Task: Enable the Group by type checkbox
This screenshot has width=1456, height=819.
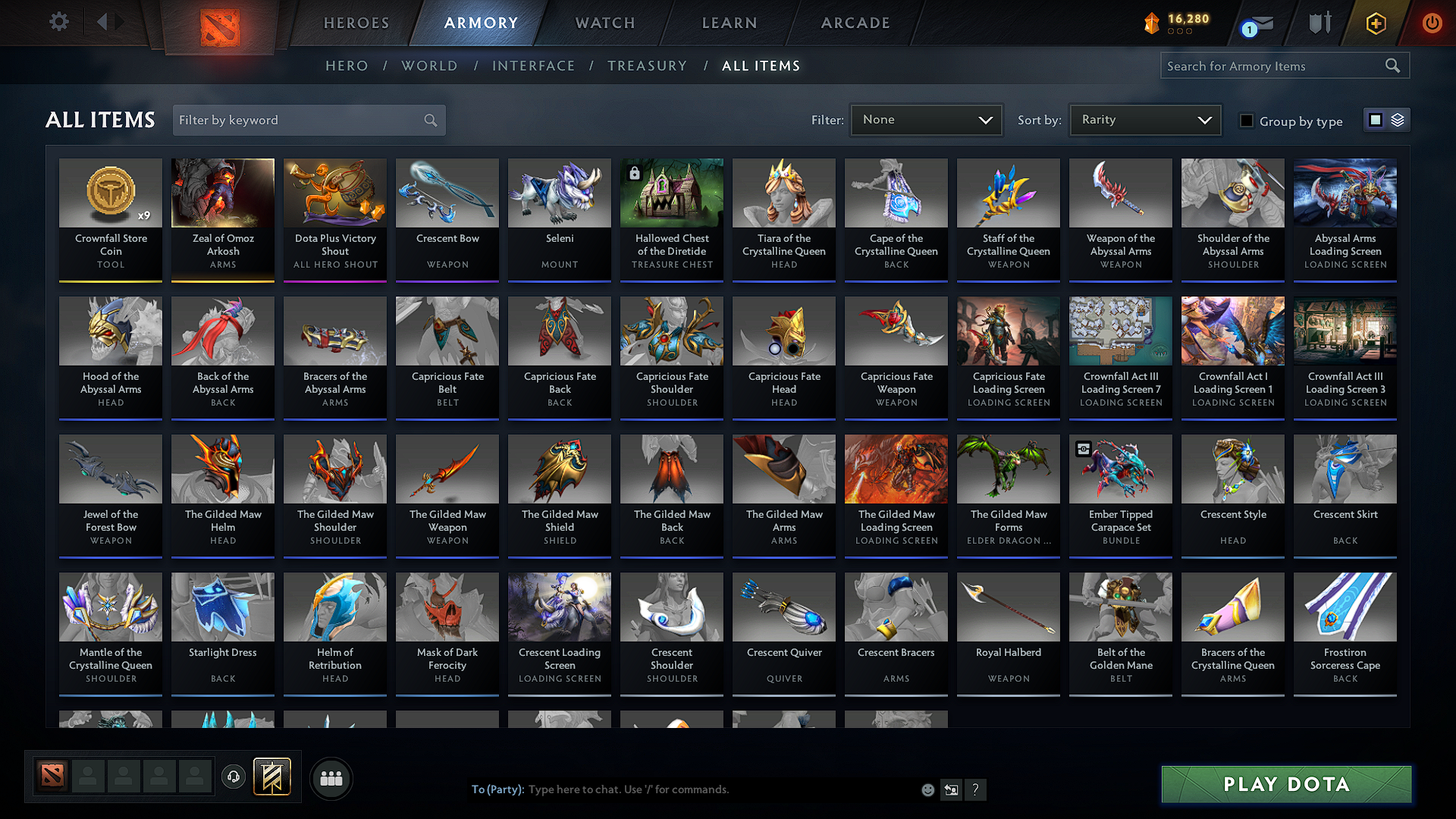Action: click(x=1247, y=121)
